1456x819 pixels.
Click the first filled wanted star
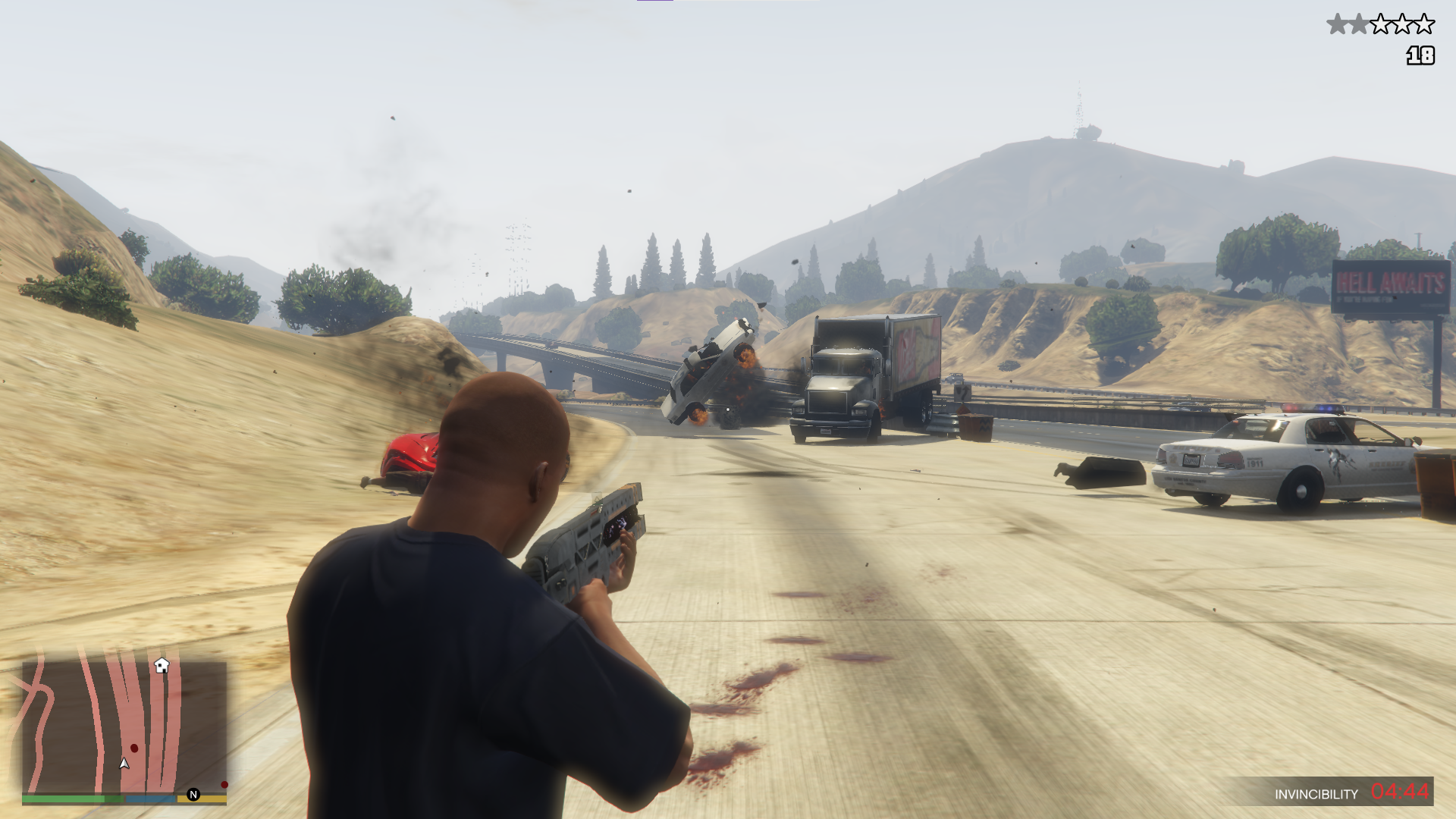pos(1338,24)
